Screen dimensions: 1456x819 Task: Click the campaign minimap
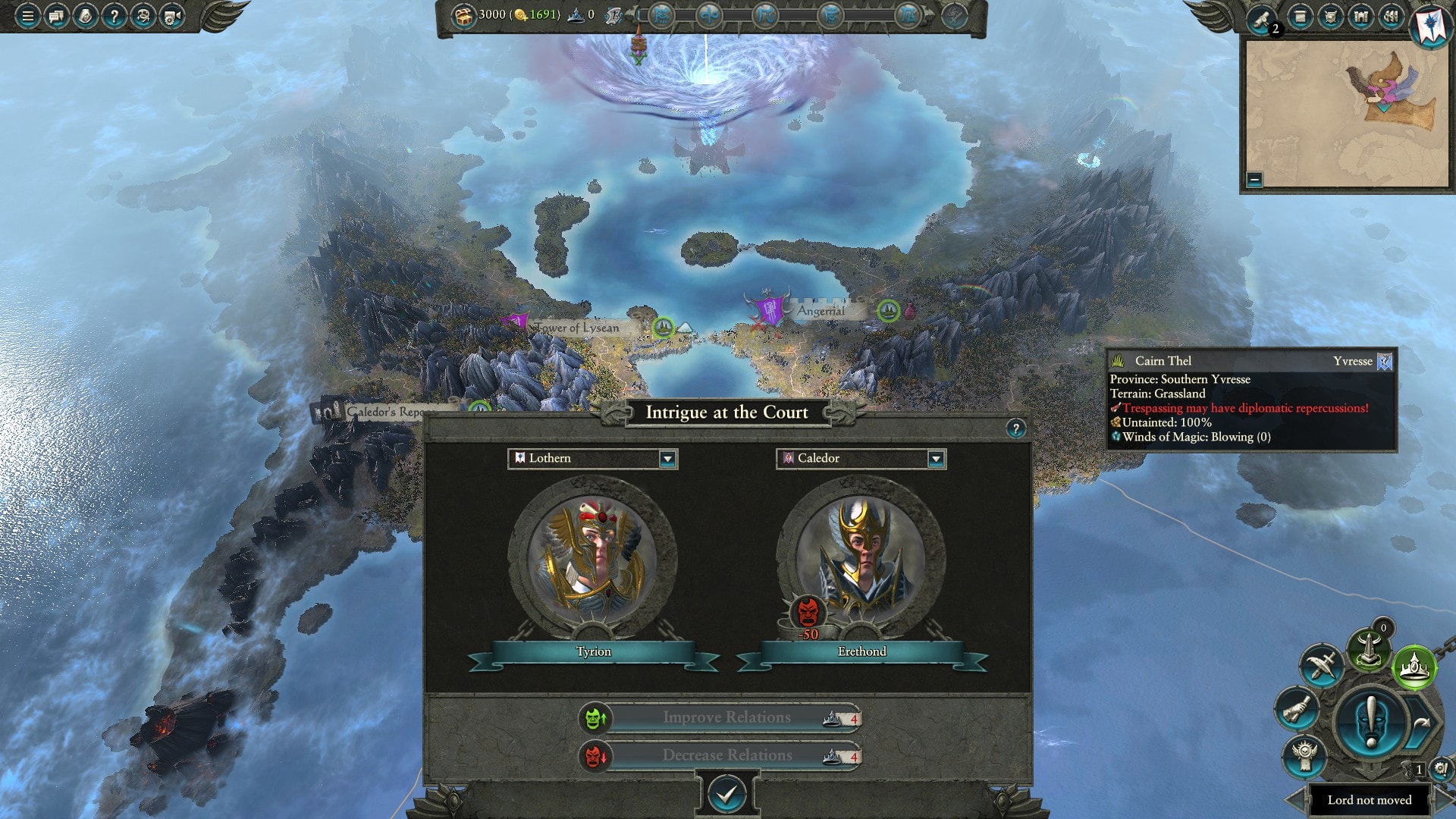pyautogui.click(x=1347, y=114)
